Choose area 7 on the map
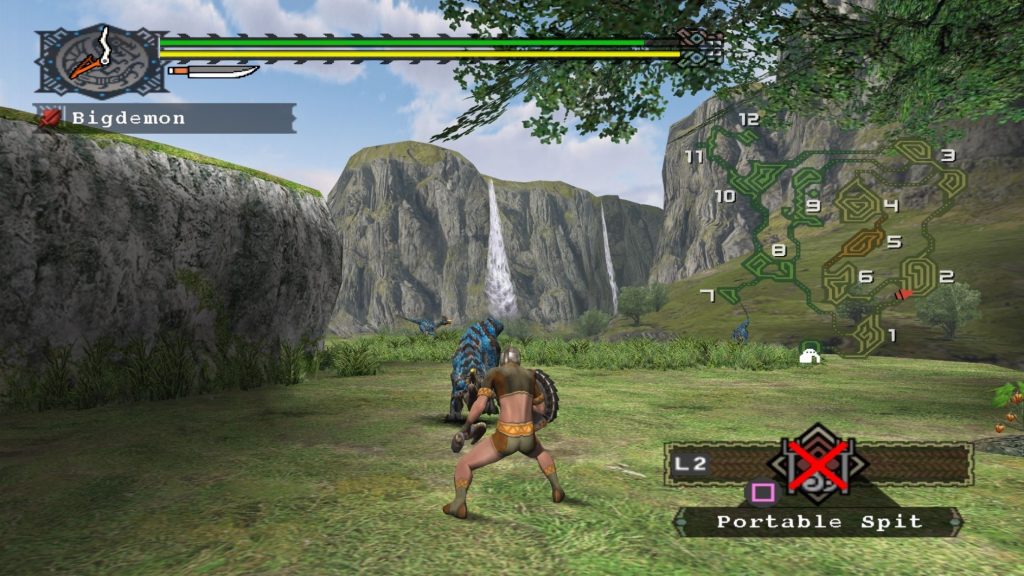 click(x=707, y=294)
